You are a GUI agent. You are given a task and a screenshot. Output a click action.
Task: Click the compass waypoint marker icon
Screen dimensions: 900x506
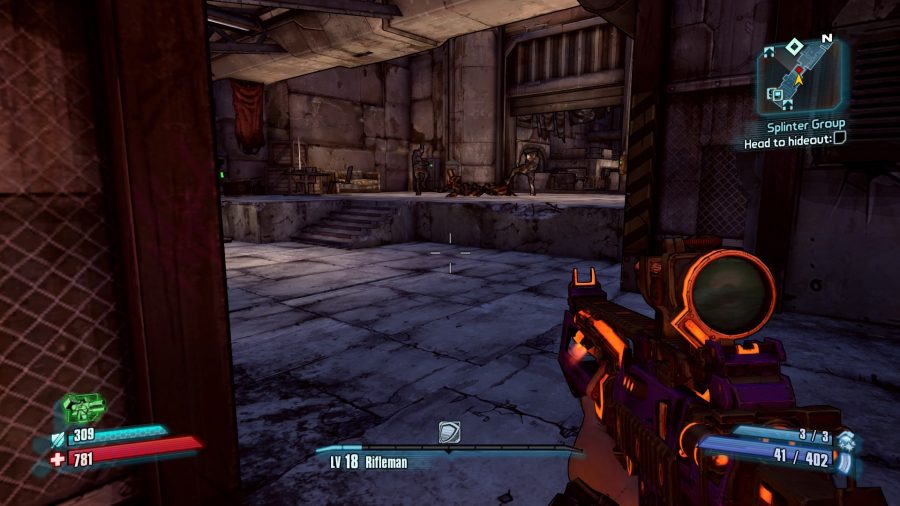[x=449, y=431]
